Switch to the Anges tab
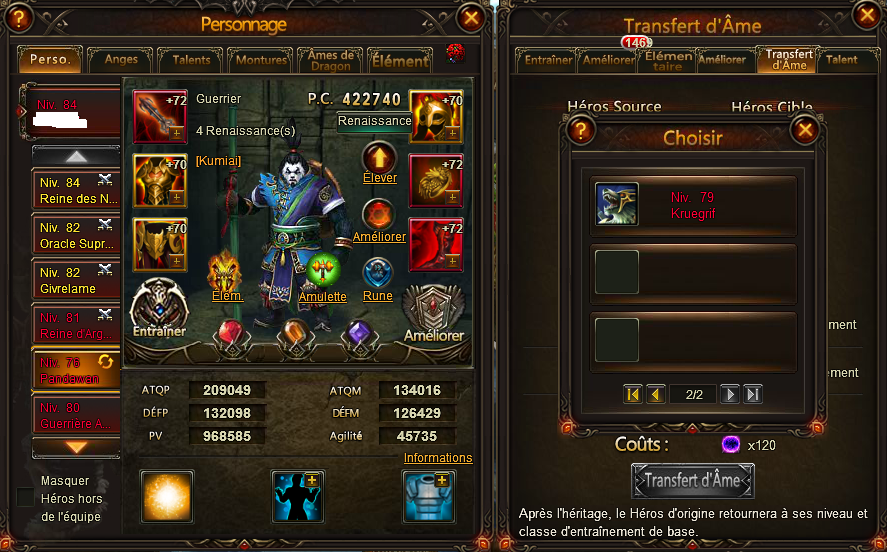Screen dimensions: 887x552 121,60
